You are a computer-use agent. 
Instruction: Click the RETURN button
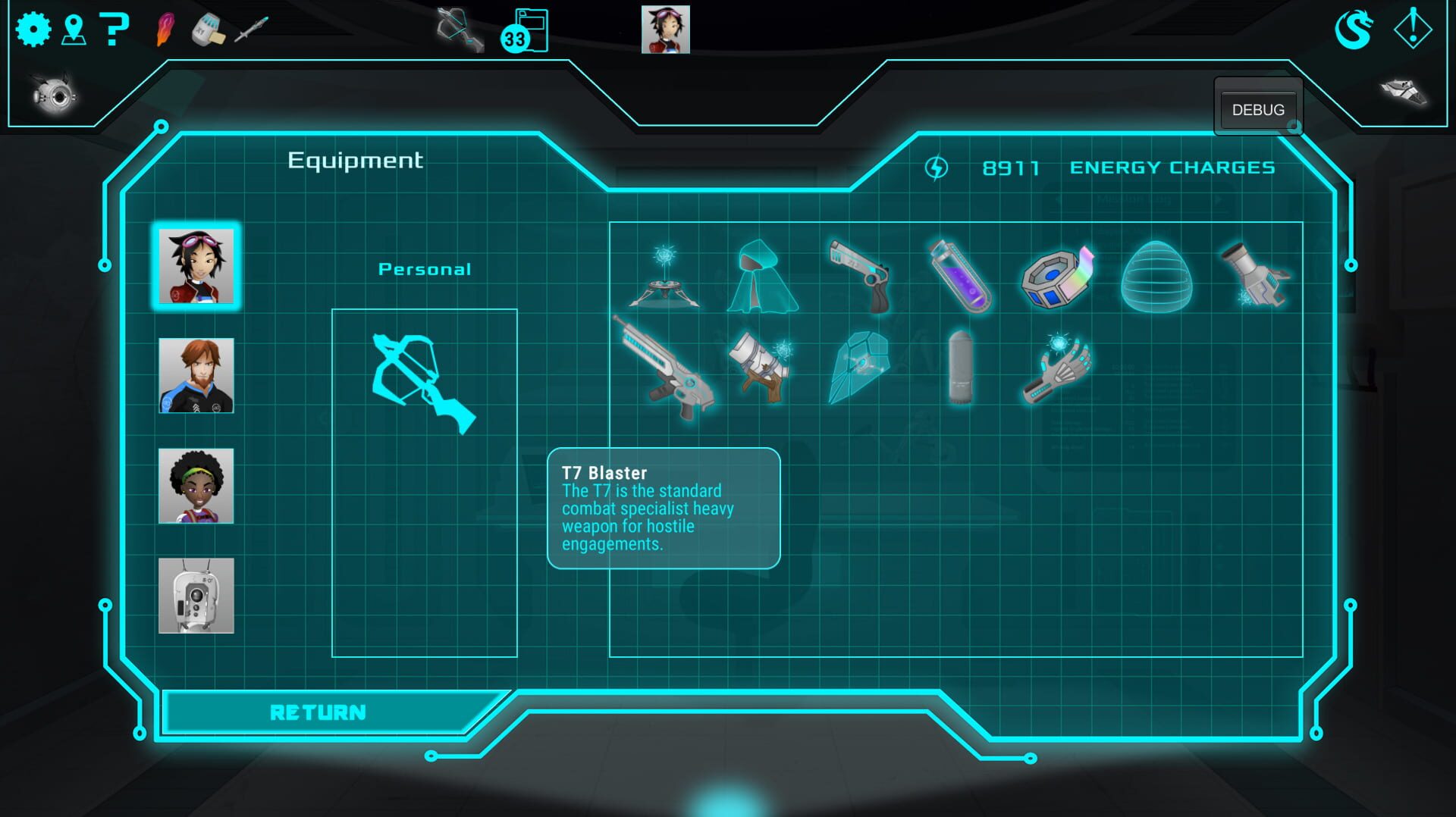coord(318,712)
